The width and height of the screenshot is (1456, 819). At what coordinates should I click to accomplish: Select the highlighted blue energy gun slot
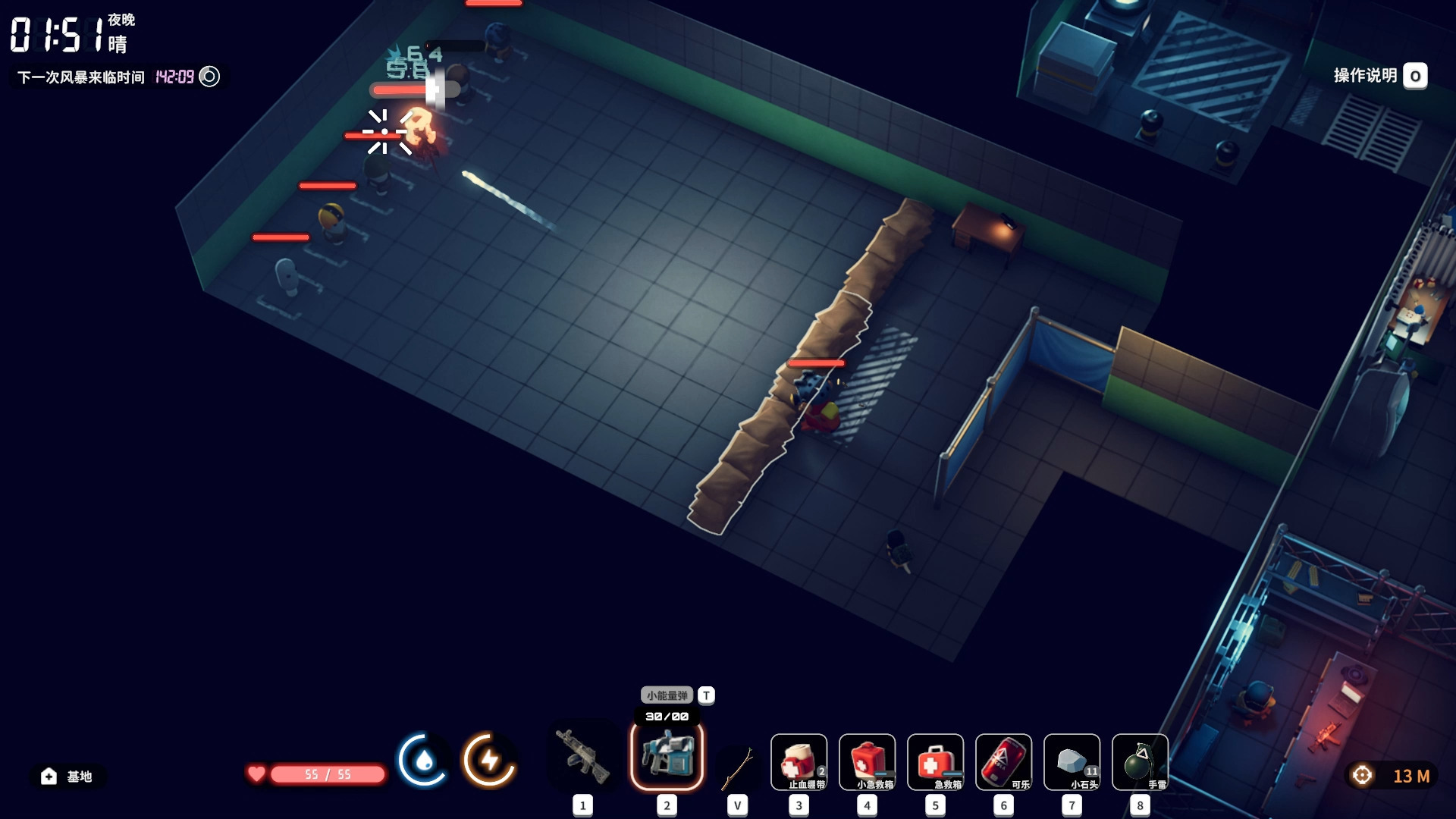[667, 755]
